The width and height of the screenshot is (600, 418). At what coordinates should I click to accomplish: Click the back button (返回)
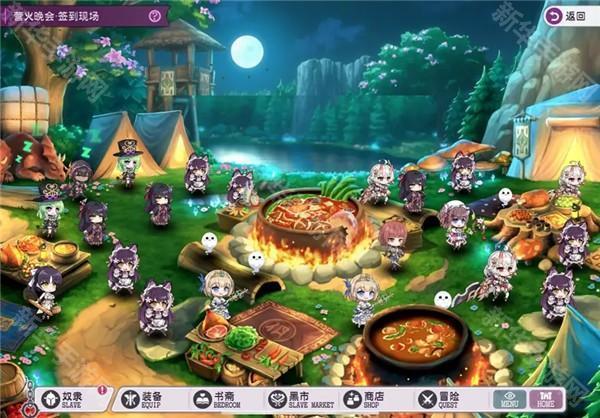(x=566, y=16)
